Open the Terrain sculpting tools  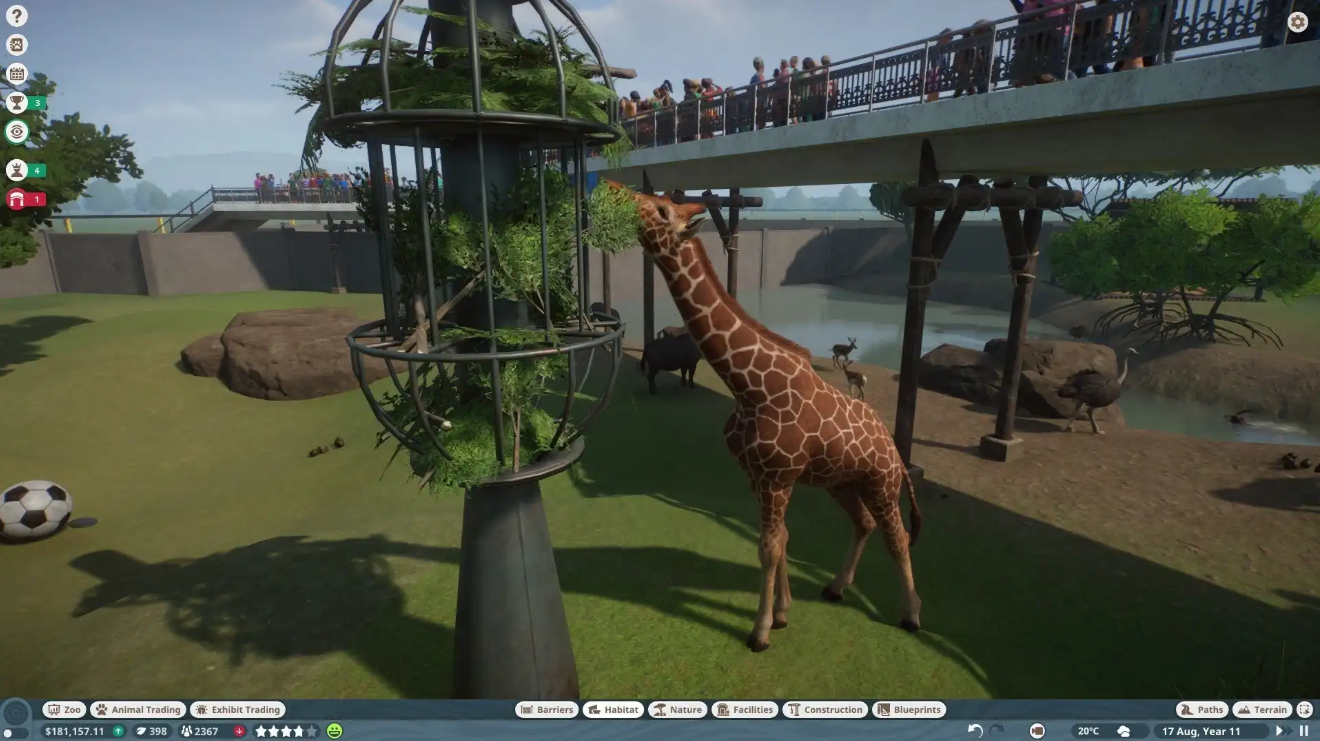[1262, 709]
